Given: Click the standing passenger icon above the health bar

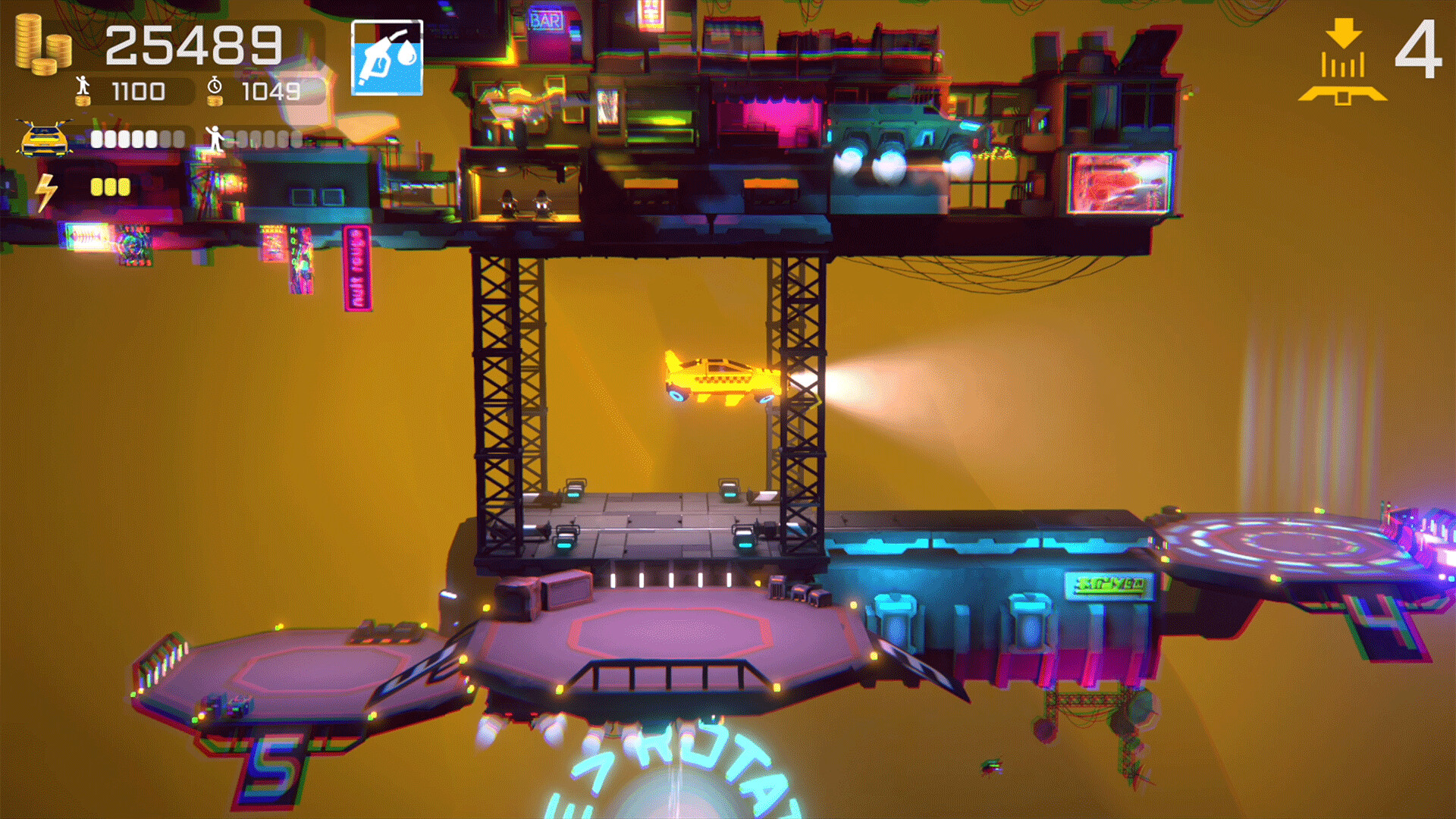Looking at the screenshot, I should coord(216,136).
